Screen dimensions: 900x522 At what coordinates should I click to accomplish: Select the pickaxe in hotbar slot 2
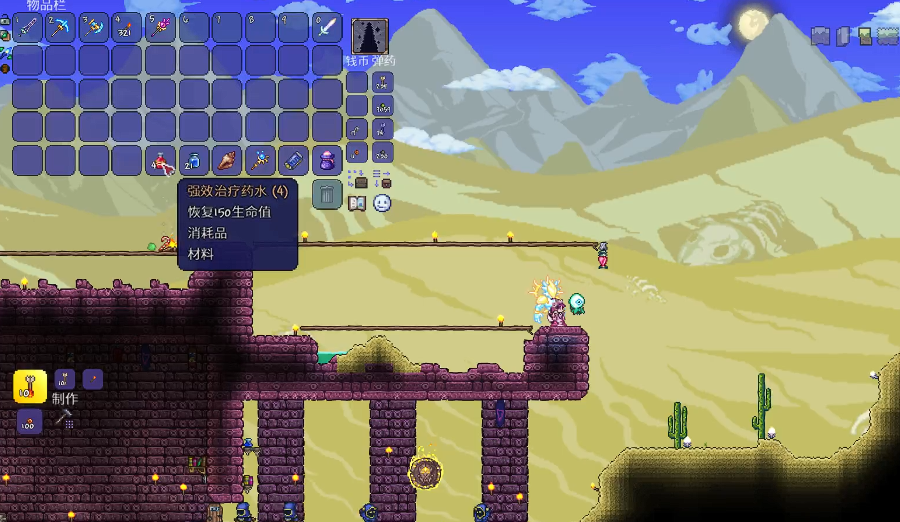60,27
